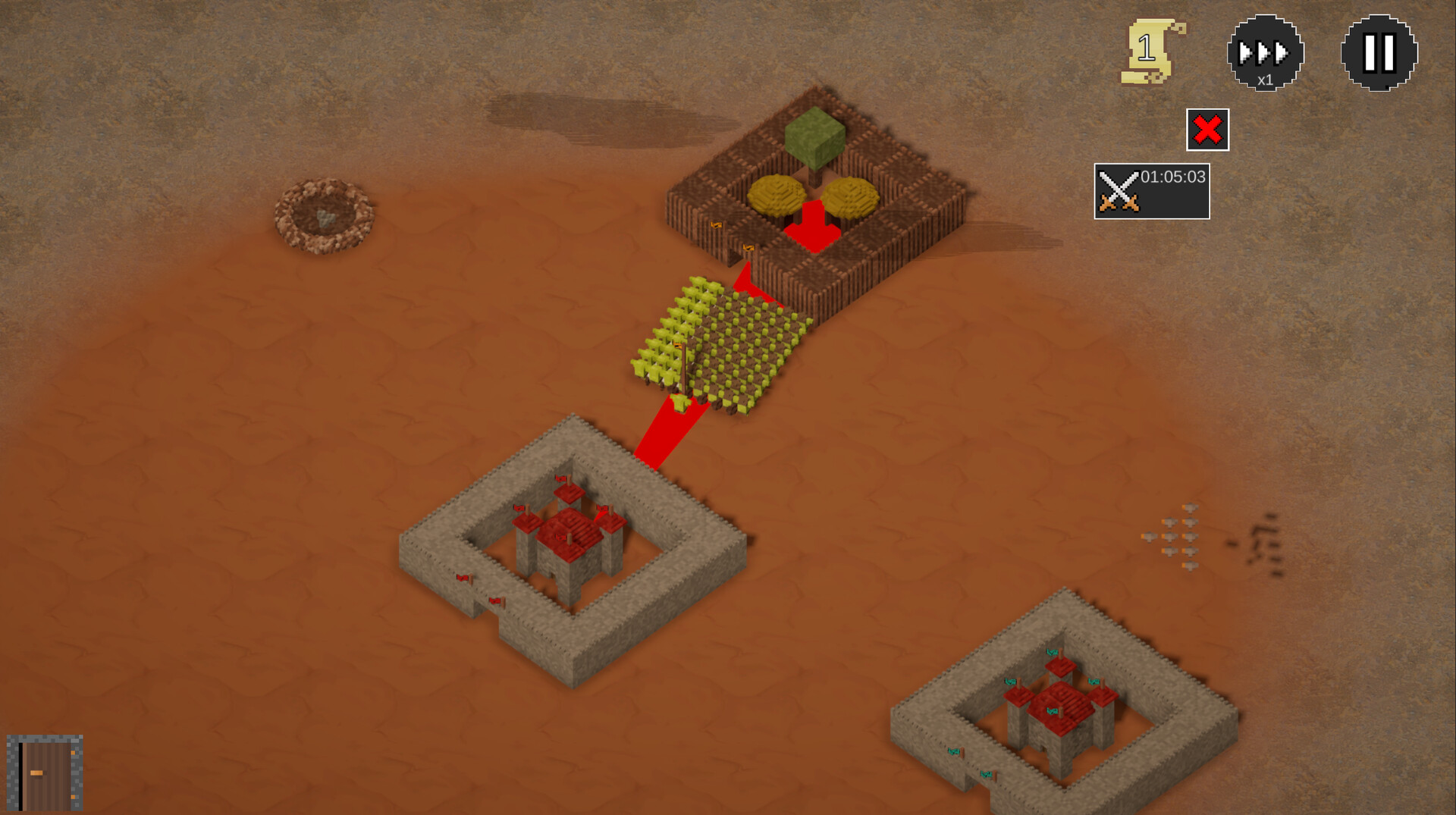Cancel the attack with the red X
This screenshot has width=1456, height=815.
coord(1208,130)
